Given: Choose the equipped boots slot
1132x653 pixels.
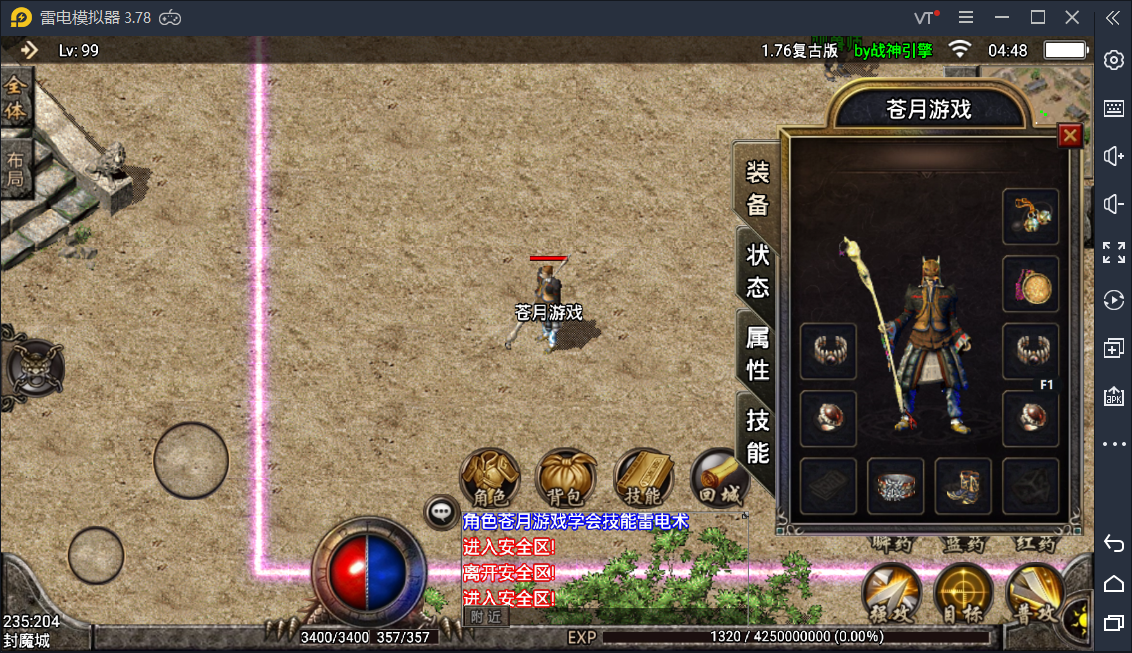Looking at the screenshot, I should pos(963,486).
